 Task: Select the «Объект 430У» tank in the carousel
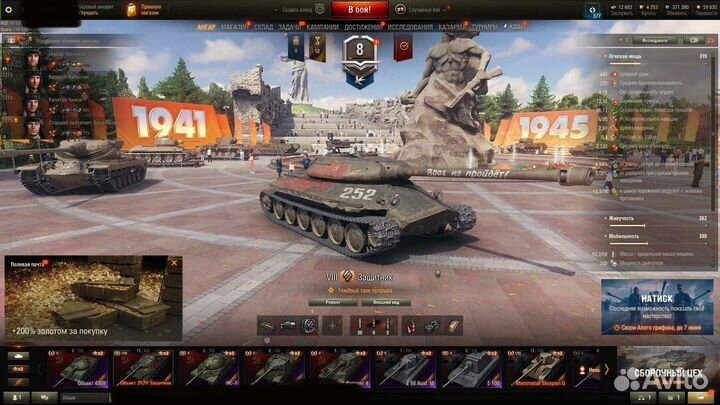coord(74,369)
